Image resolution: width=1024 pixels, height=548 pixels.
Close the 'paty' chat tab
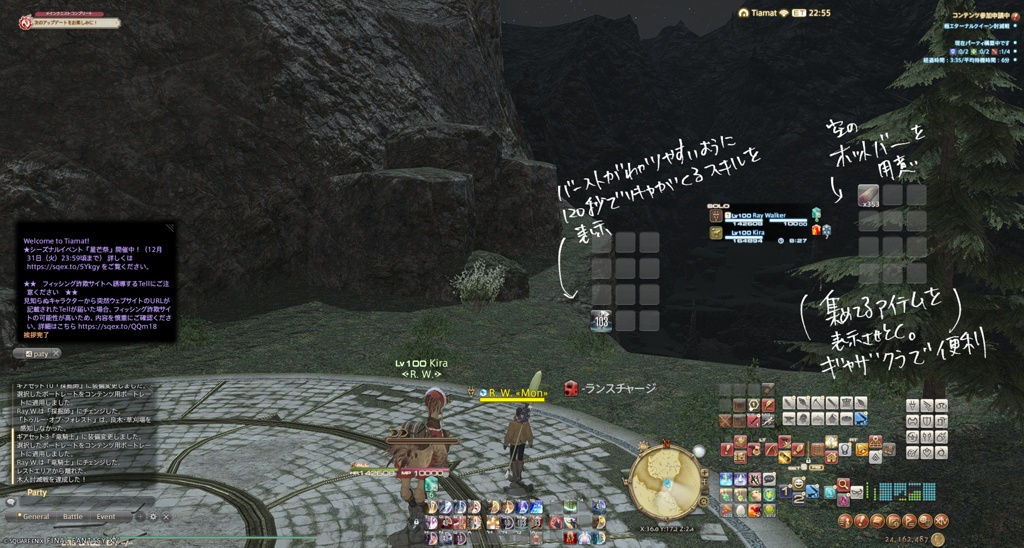click(x=55, y=353)
